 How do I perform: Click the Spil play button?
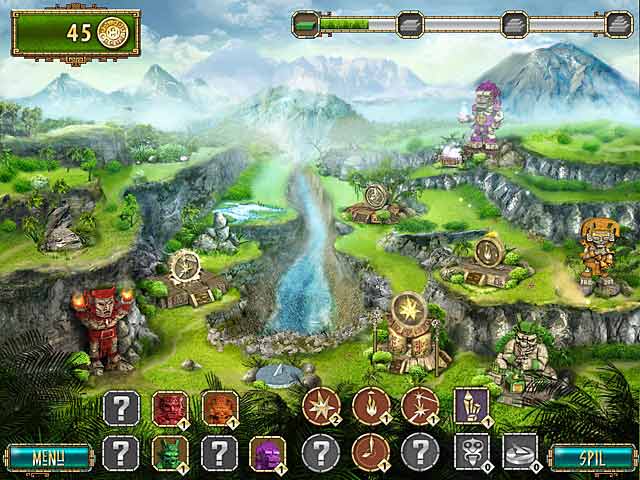tap(593, 458)
